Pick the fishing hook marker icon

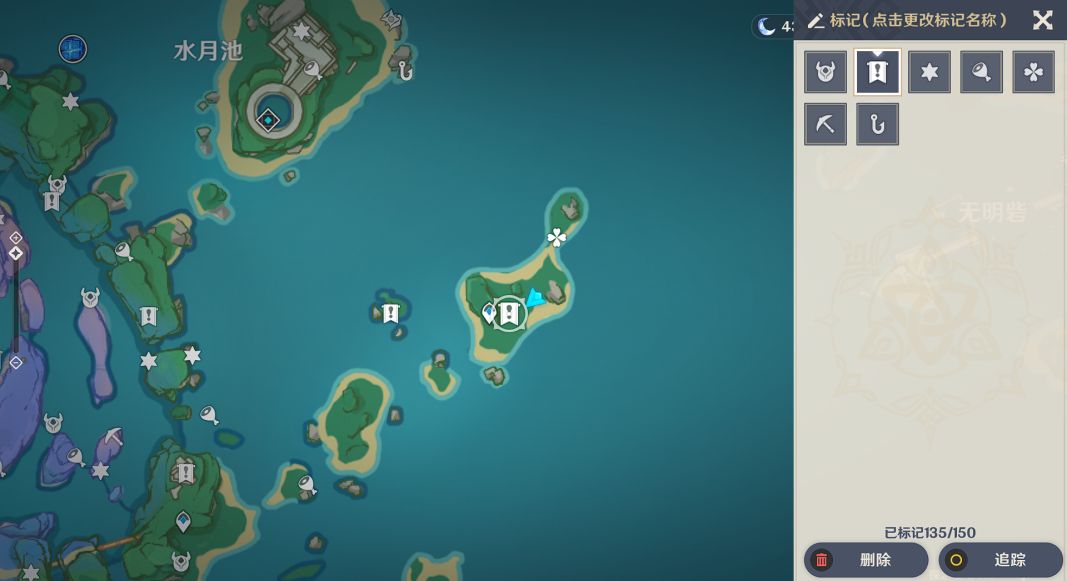point(878,124)
